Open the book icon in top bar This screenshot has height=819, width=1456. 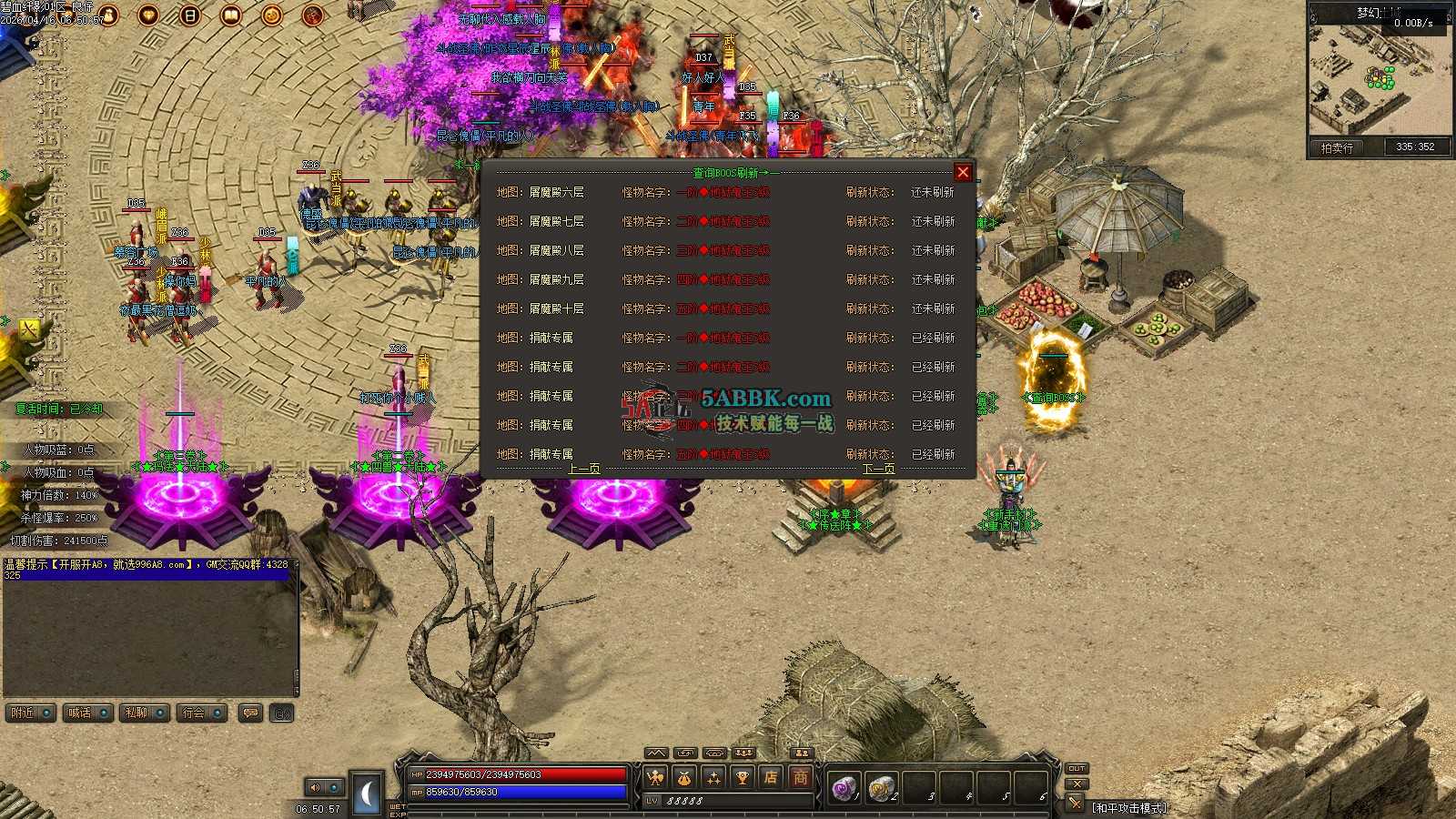231,15
